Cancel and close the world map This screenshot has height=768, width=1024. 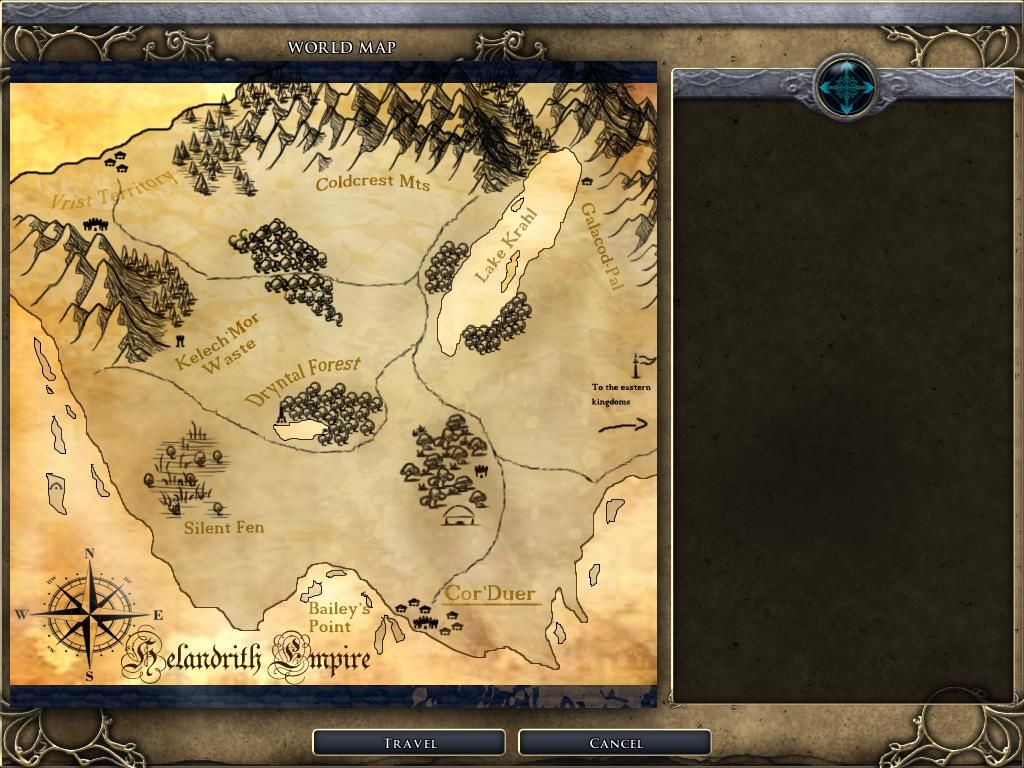coord(615,743)
